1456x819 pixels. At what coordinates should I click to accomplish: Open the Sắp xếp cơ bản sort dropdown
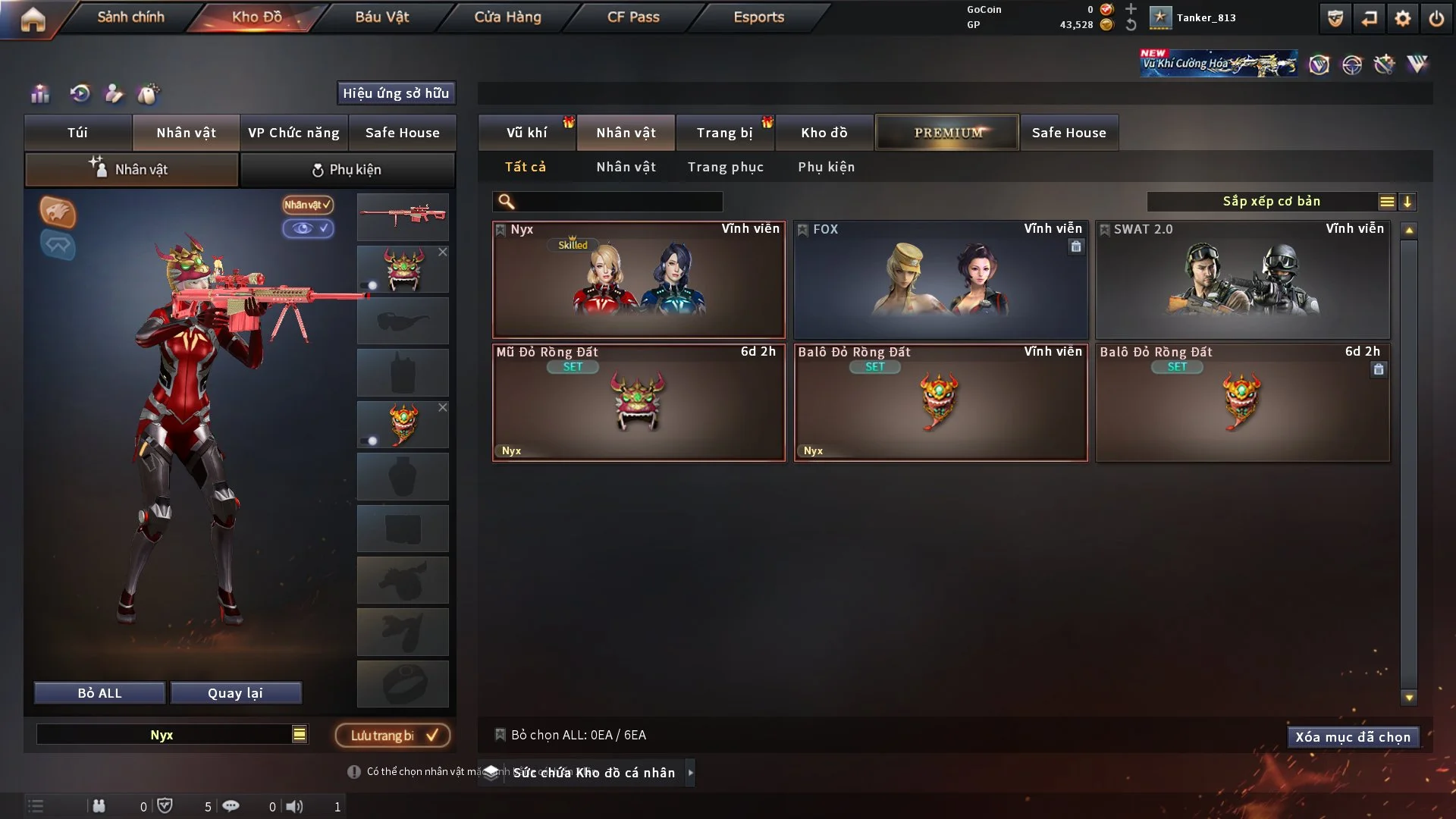(1270, 201)
